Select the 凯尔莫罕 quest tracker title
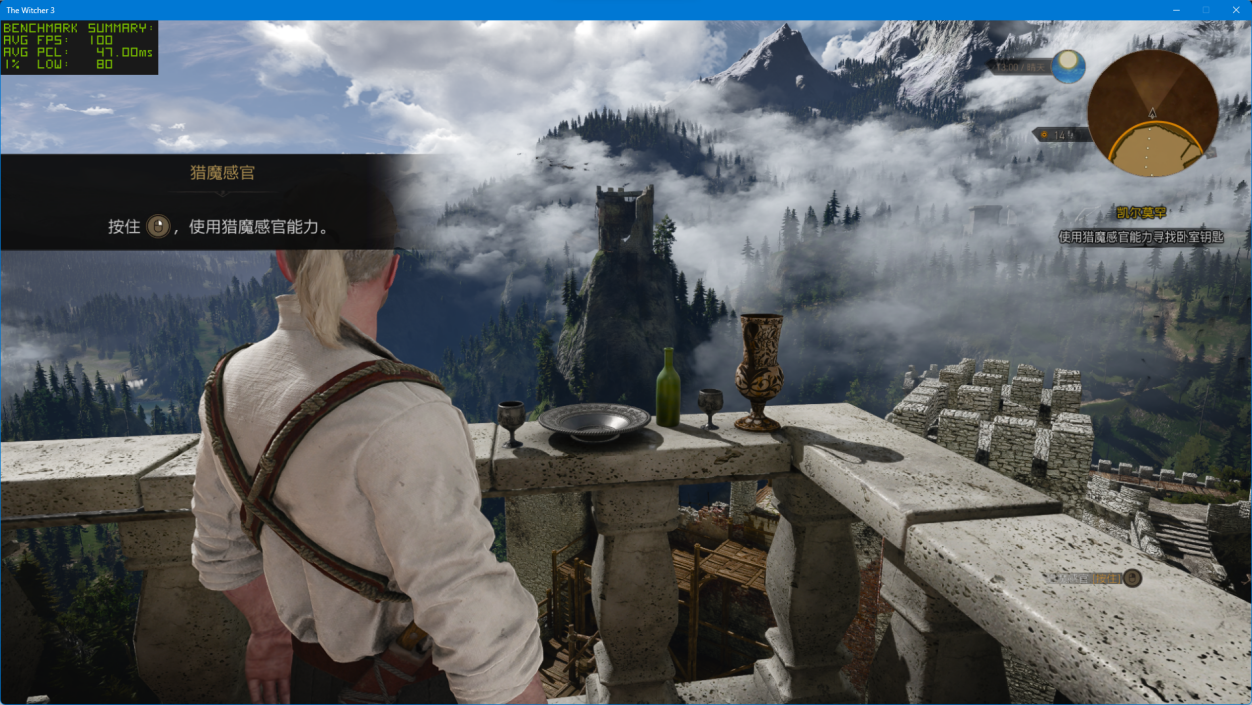The width and height of the screenshot is (1252, 705). pyautogui.click(x=1141, y=213)
